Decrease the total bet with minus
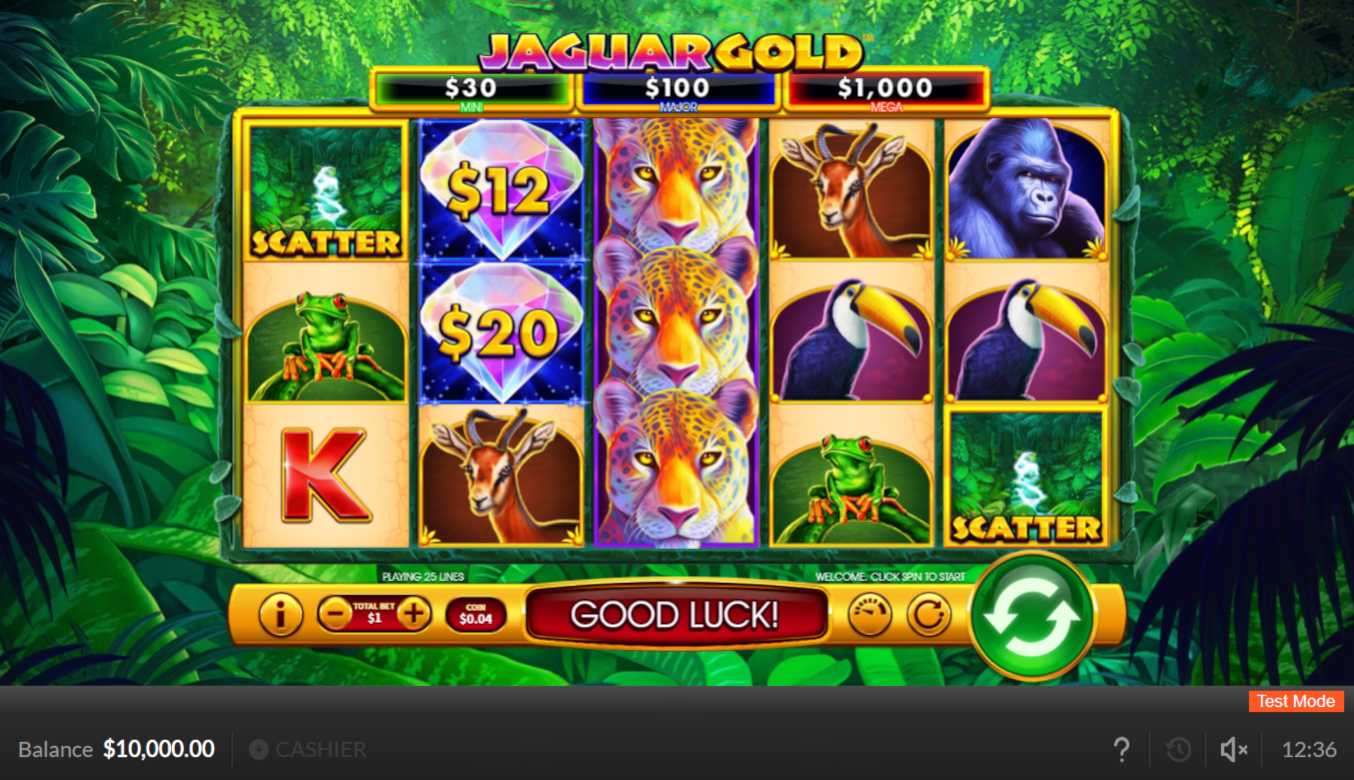The image size is (1354, 780). [x=335, y=613]
